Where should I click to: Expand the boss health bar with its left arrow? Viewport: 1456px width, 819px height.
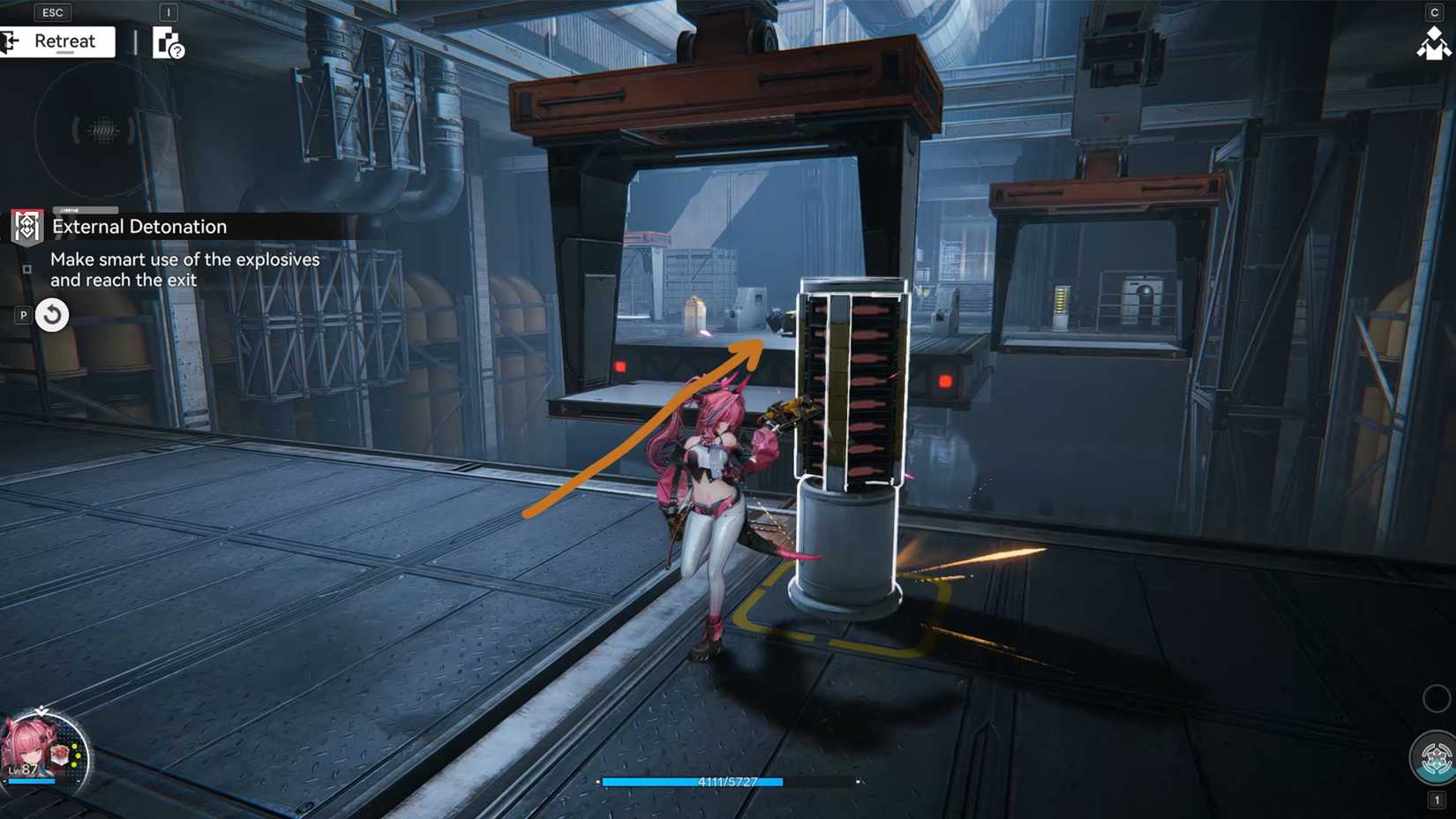[x=599, y=782]
